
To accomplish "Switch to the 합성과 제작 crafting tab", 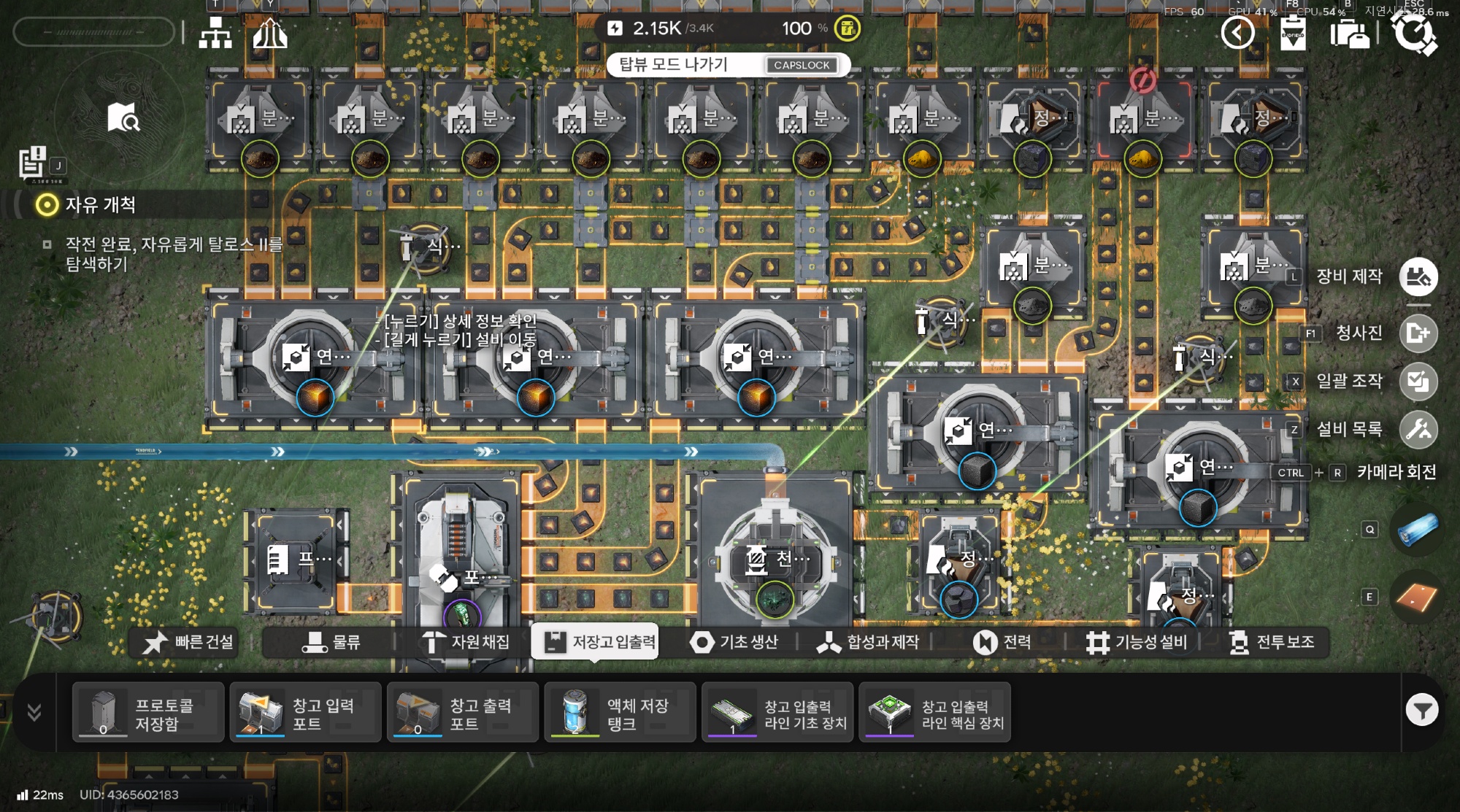I will 867,642.
